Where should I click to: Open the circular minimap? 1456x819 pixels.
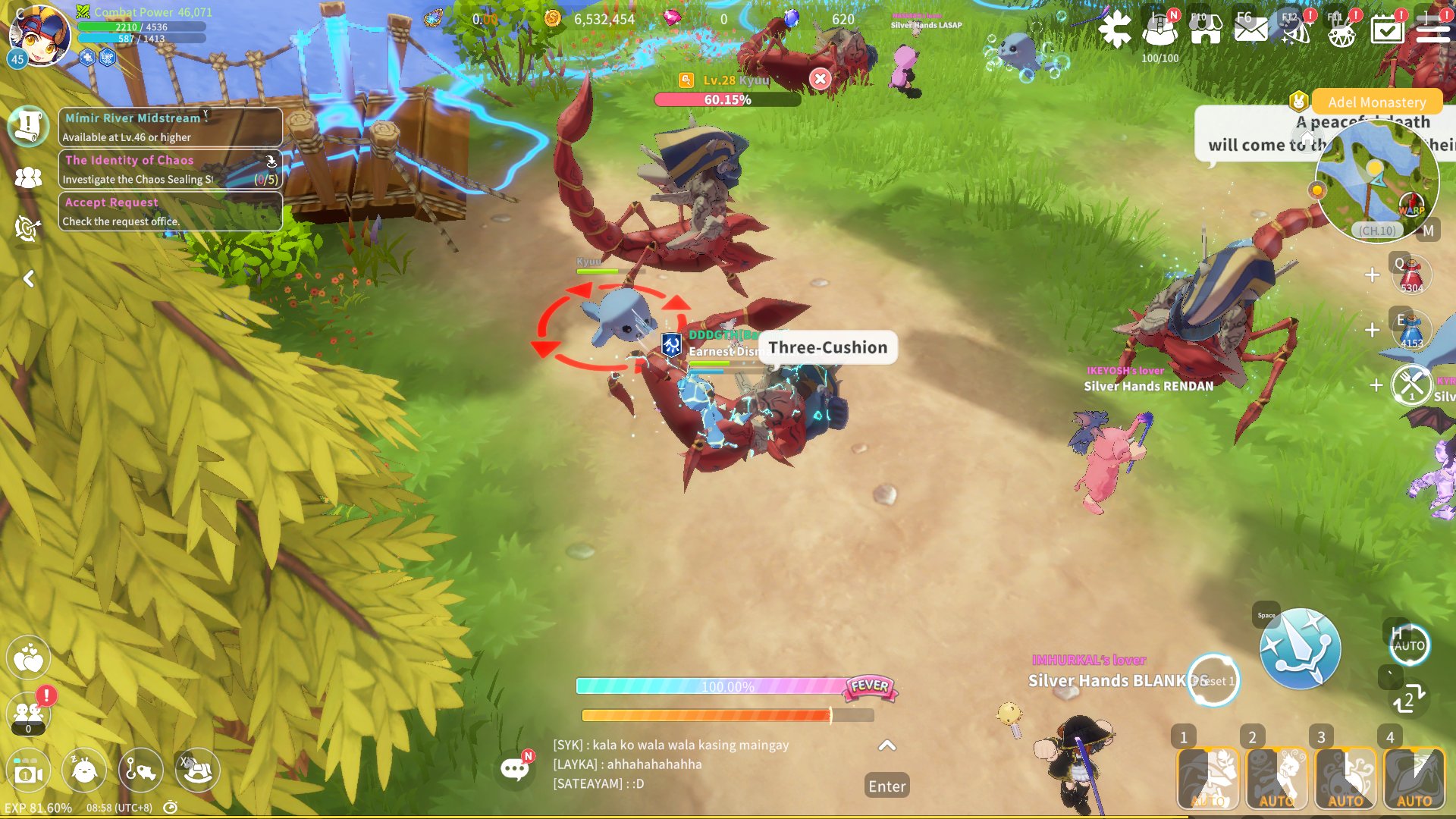click(x=1376, y=180)
